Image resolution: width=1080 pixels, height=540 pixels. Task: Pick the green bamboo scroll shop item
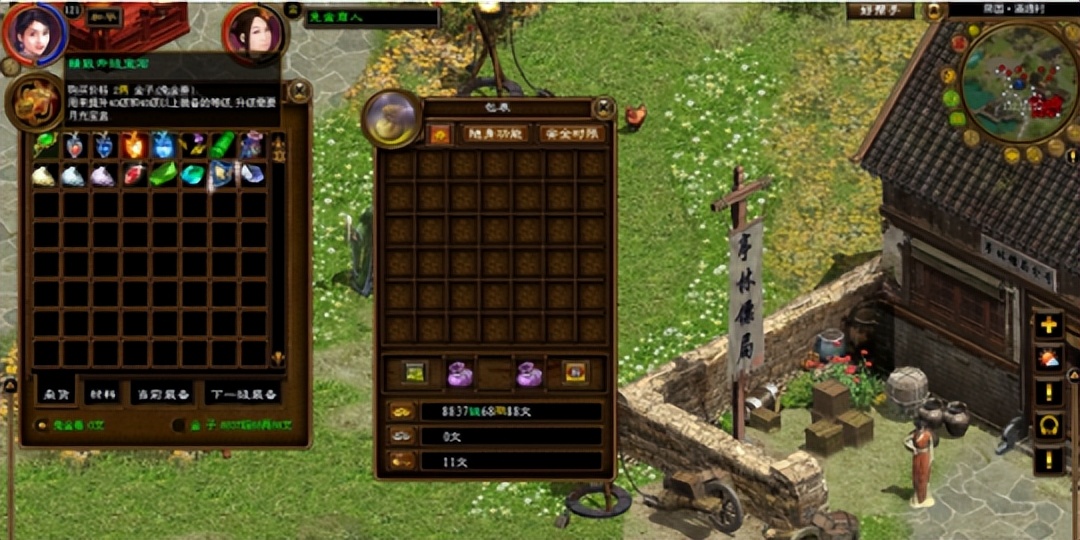click(x=223, y=146)
